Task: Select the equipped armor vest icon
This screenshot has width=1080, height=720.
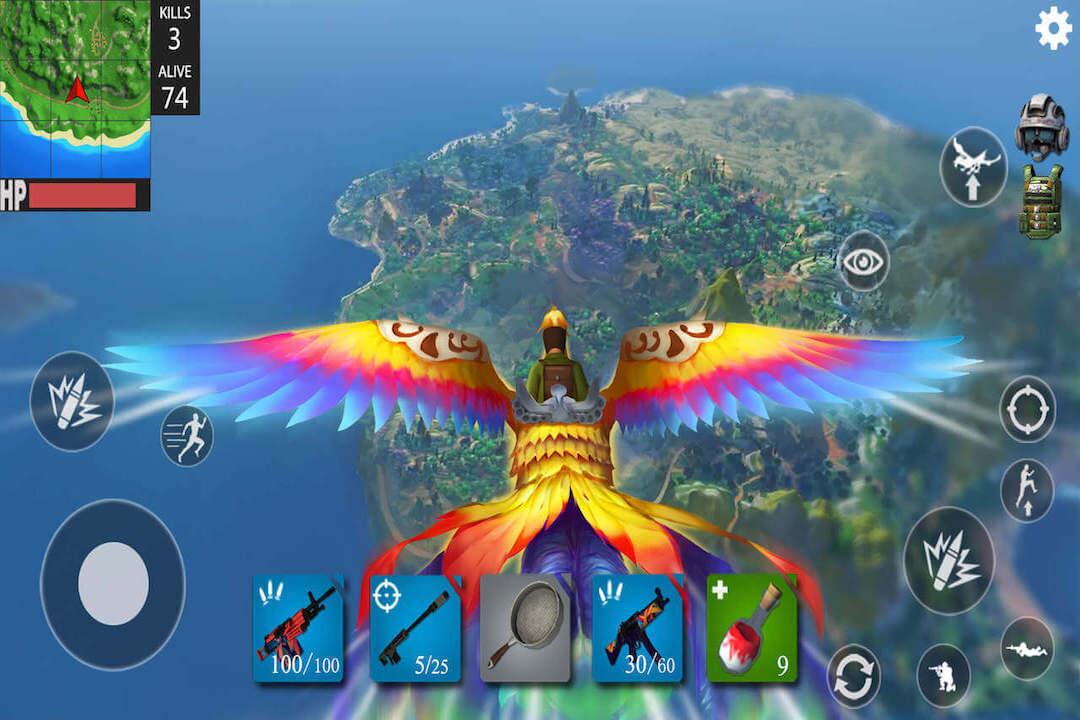Action: (1041, 202)
